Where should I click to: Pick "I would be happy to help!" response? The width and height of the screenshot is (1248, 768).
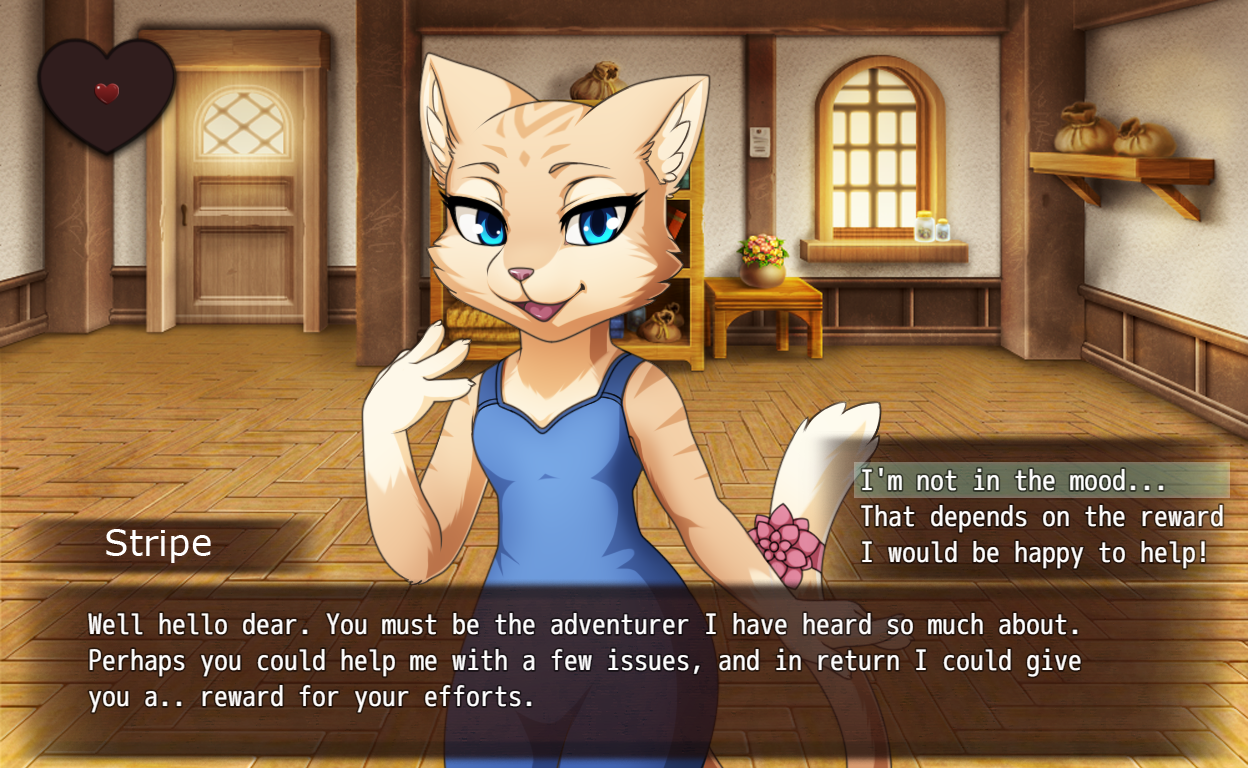pyautogui.click(x=1034, y=553)
